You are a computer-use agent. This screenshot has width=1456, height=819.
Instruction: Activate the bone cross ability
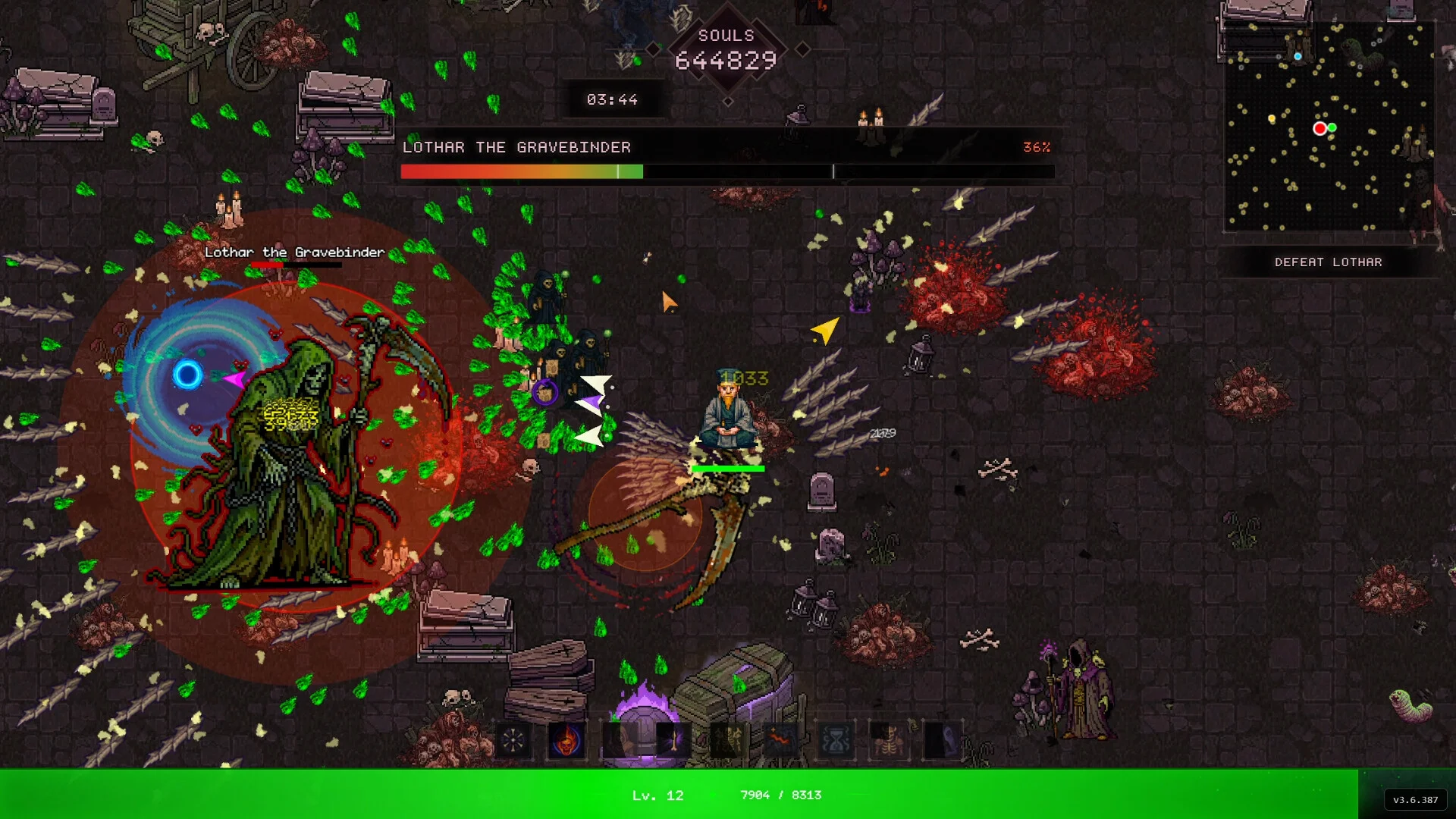pos(513,740)
